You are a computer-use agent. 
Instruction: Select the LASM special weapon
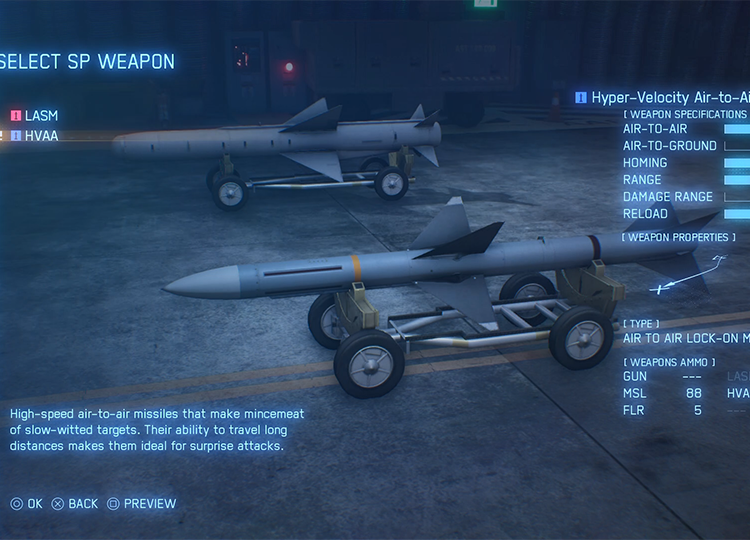[41, 116]
